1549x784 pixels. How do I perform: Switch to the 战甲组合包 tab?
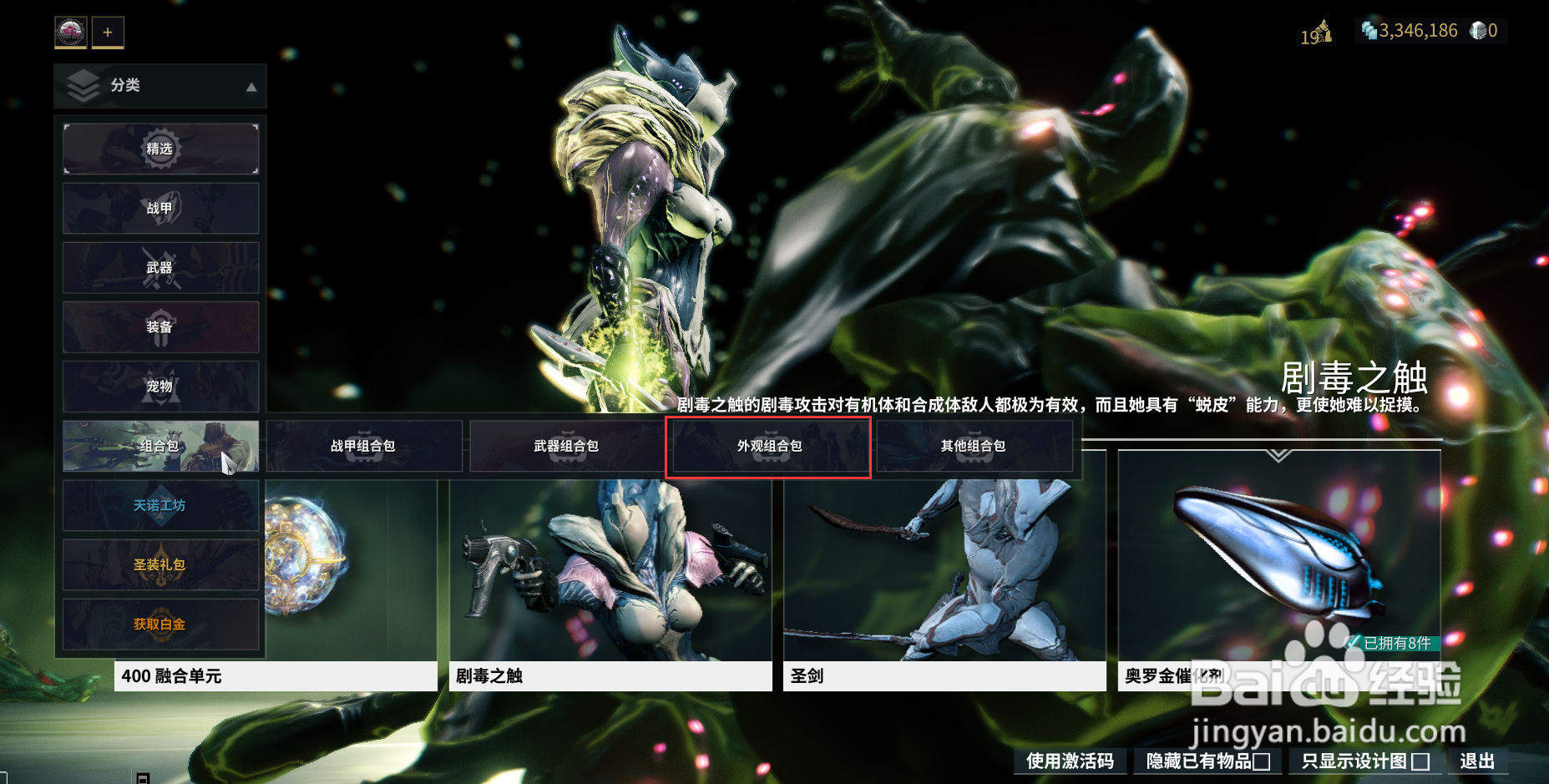click(365, 446)
